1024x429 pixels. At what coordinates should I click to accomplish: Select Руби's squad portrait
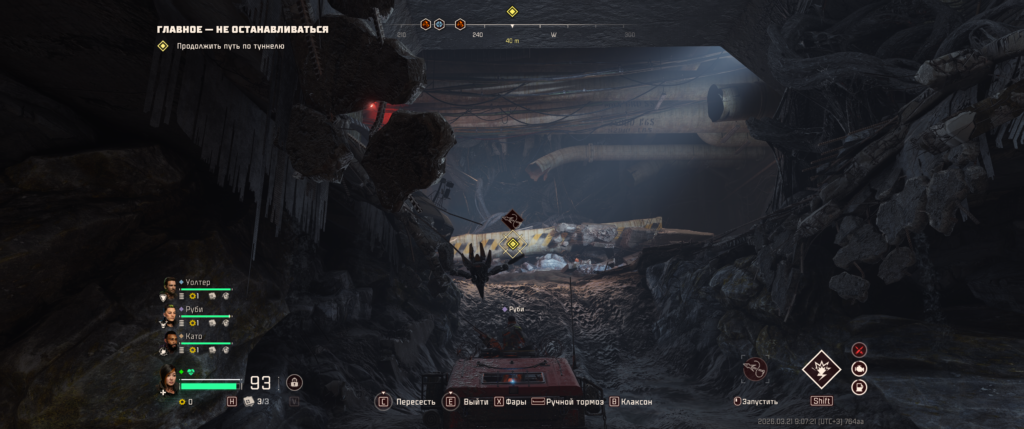(170, 313)
